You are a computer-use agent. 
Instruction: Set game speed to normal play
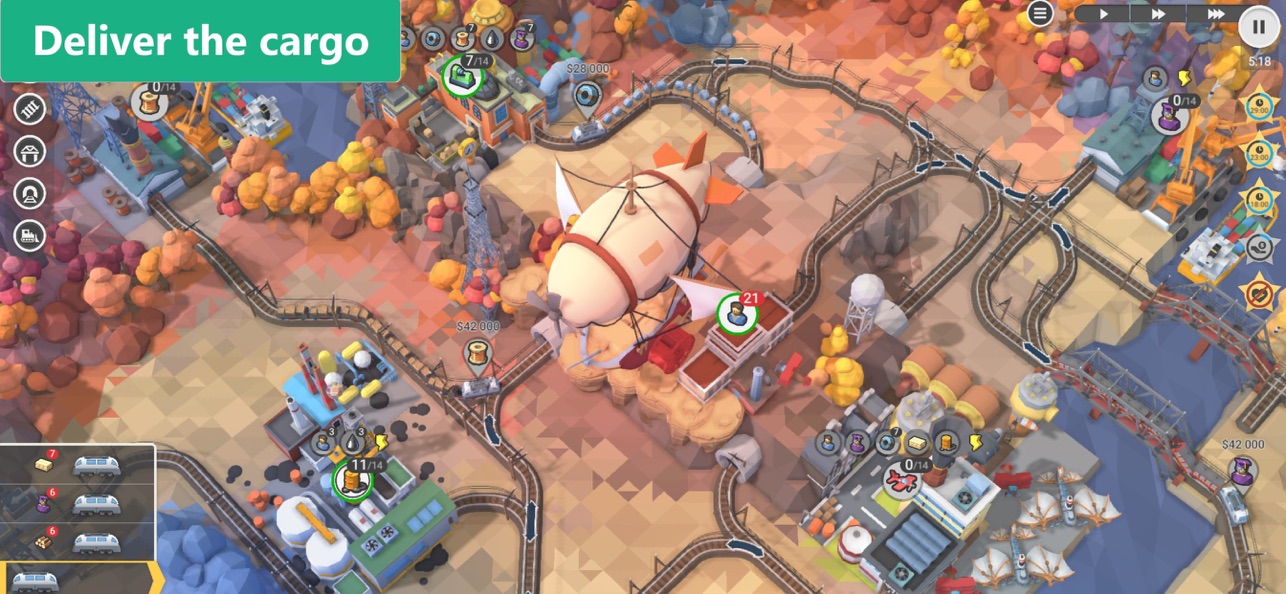click(x=1104, y=14)
